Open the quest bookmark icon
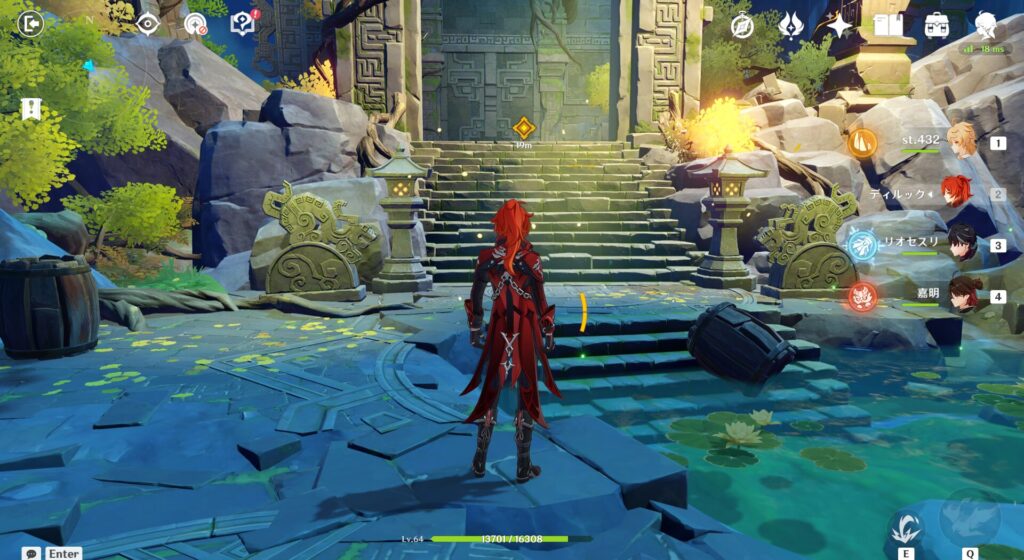This screenshot has height=560, width=1024. [x=29, y=107]
